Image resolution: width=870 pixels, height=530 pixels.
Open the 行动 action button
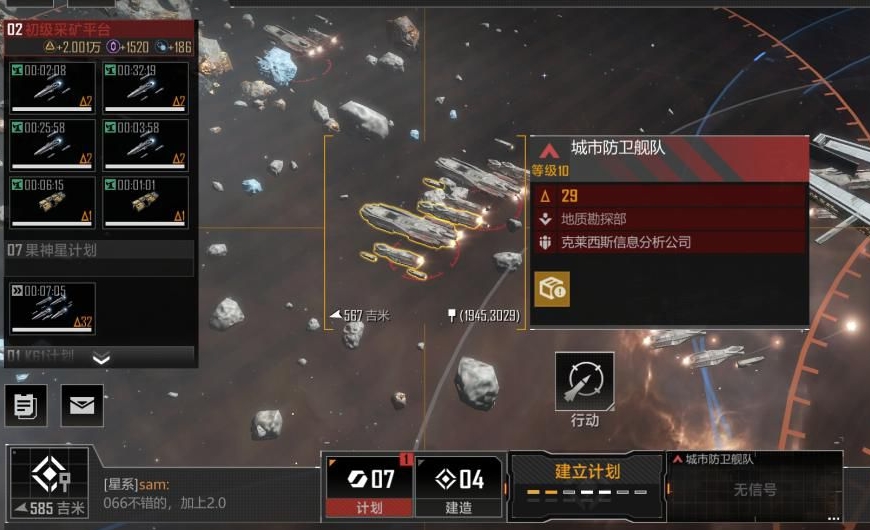coord(585,382)
